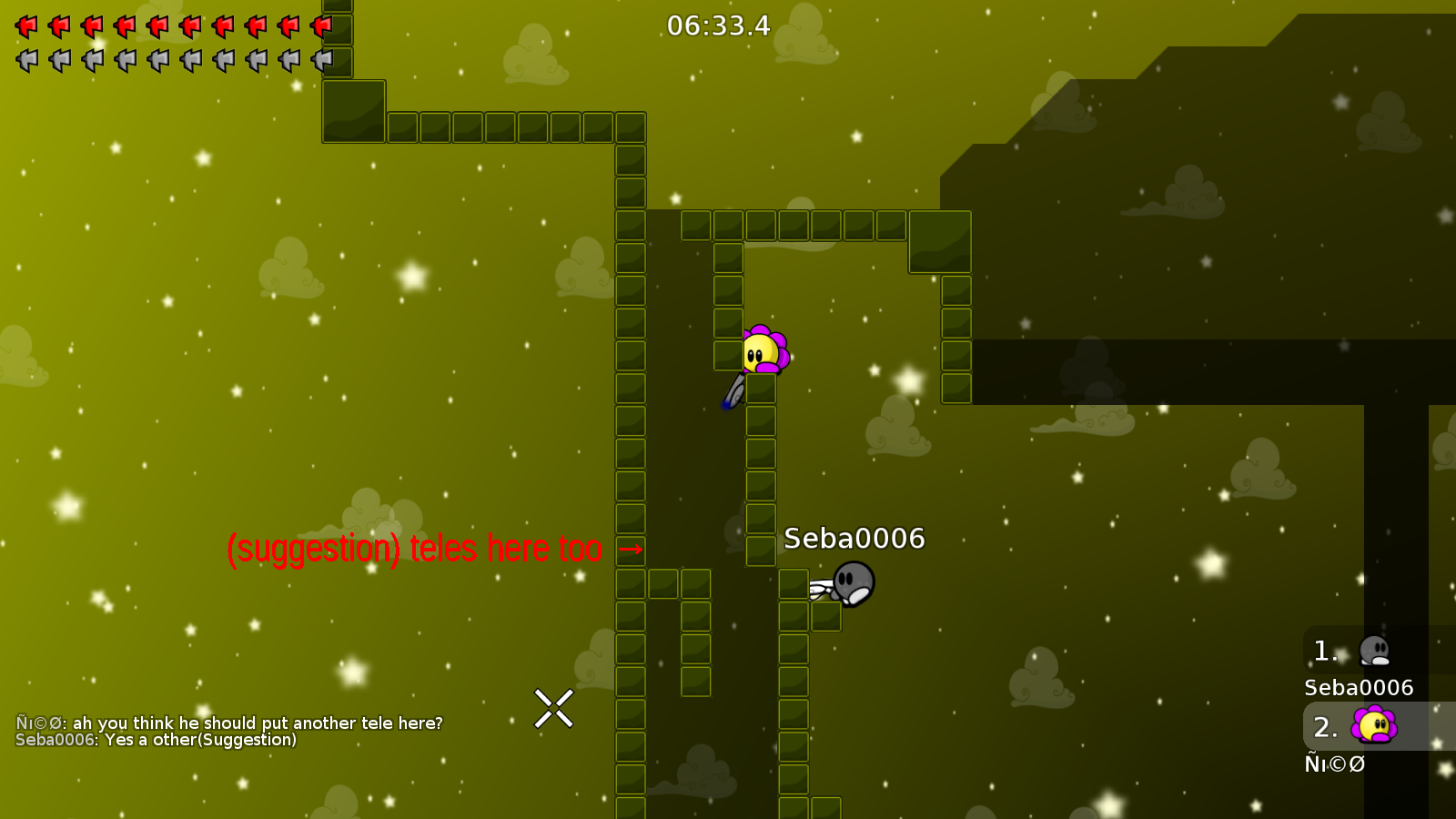The image size is (1456, 819).
Task: Click the first grey flag icon
Action: (25, 60)
